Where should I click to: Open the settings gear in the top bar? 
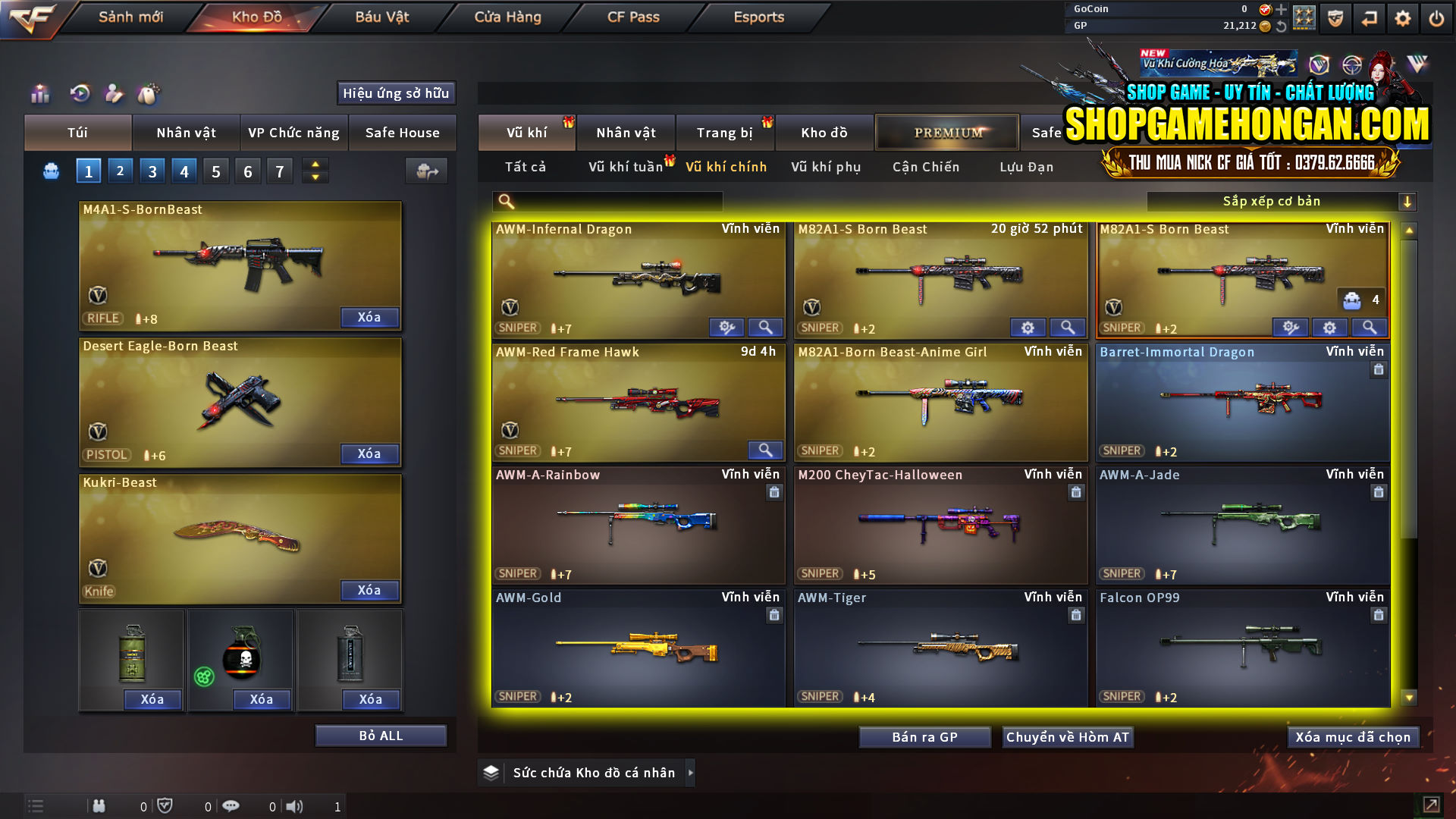pos(1402,17)
